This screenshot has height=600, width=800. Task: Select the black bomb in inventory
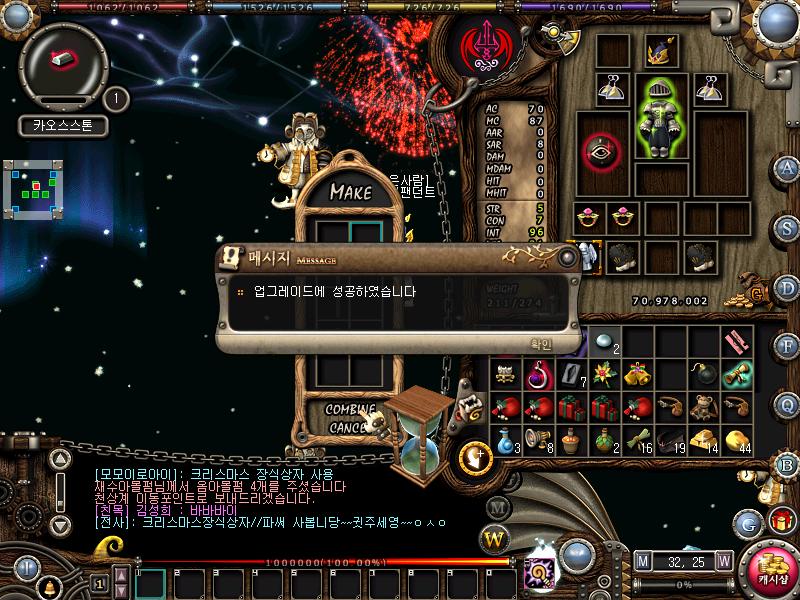[704, 375]
